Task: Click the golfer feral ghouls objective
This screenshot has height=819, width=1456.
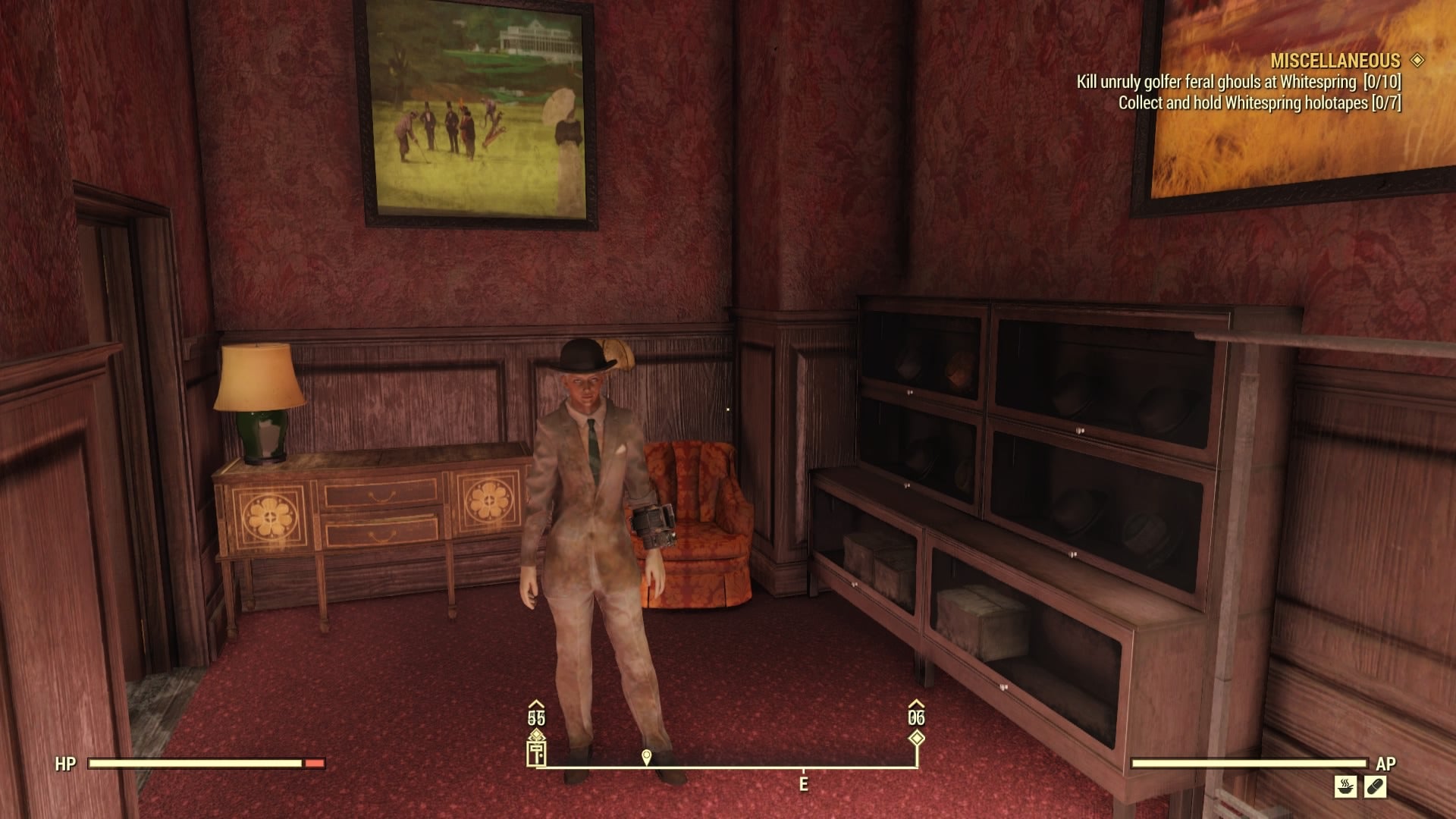Action: point(1238,82)
